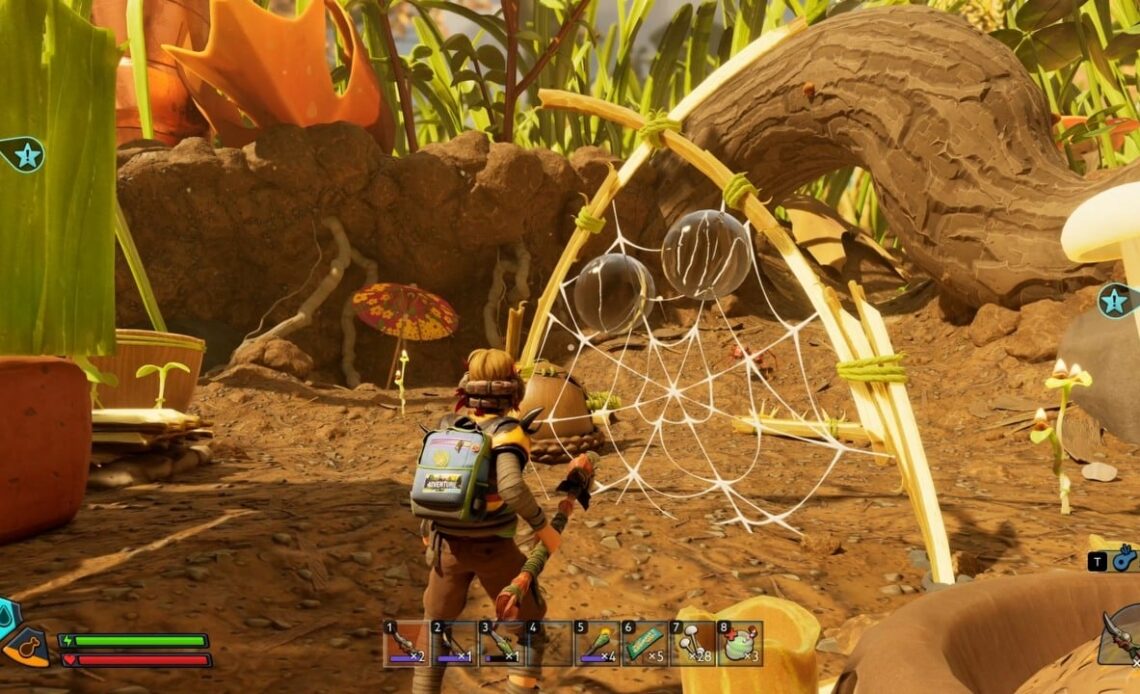The height and width of the screenshot is (694, 1140).
Task: Select the green granola bar slot
Action: click(x=644, y=643)
